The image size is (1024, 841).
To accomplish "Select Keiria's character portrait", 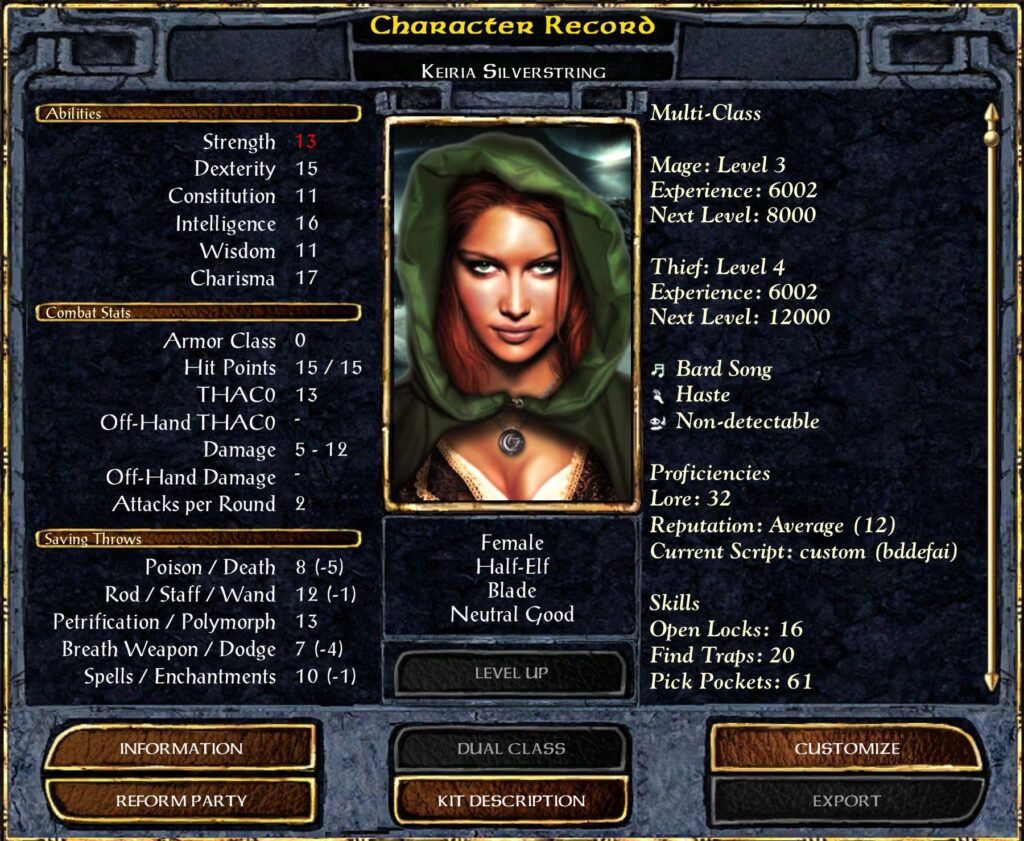I will (512, 314).
